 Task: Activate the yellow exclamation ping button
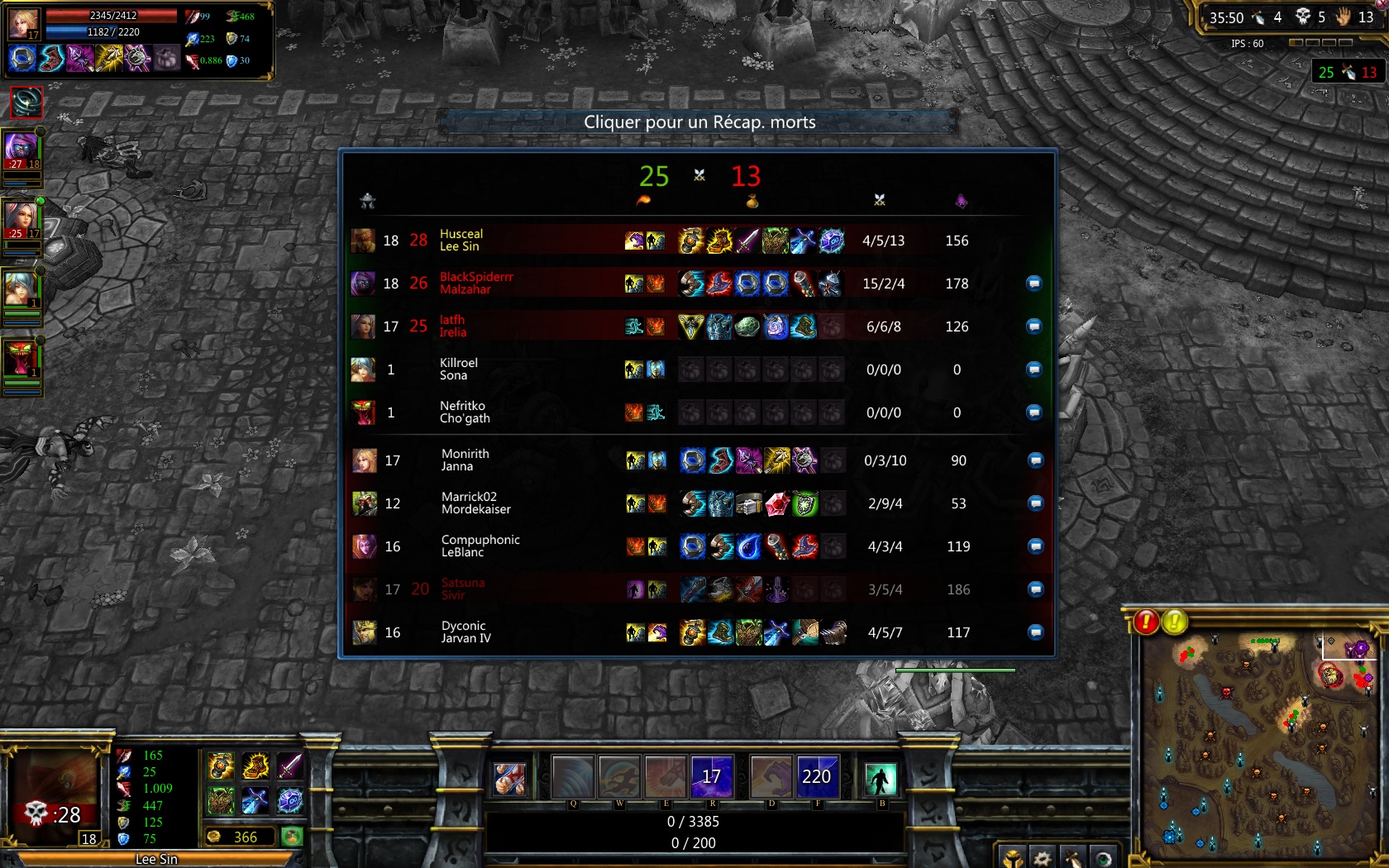pos(1175,622)
